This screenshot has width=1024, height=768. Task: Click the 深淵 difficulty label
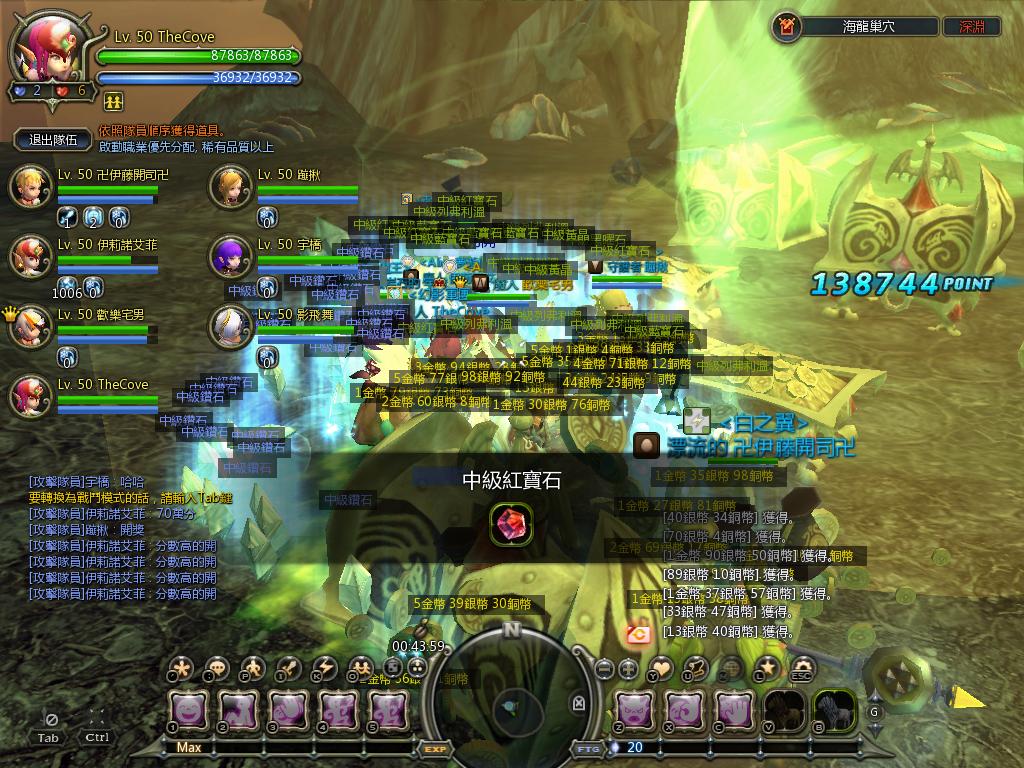tap(971, 27)
